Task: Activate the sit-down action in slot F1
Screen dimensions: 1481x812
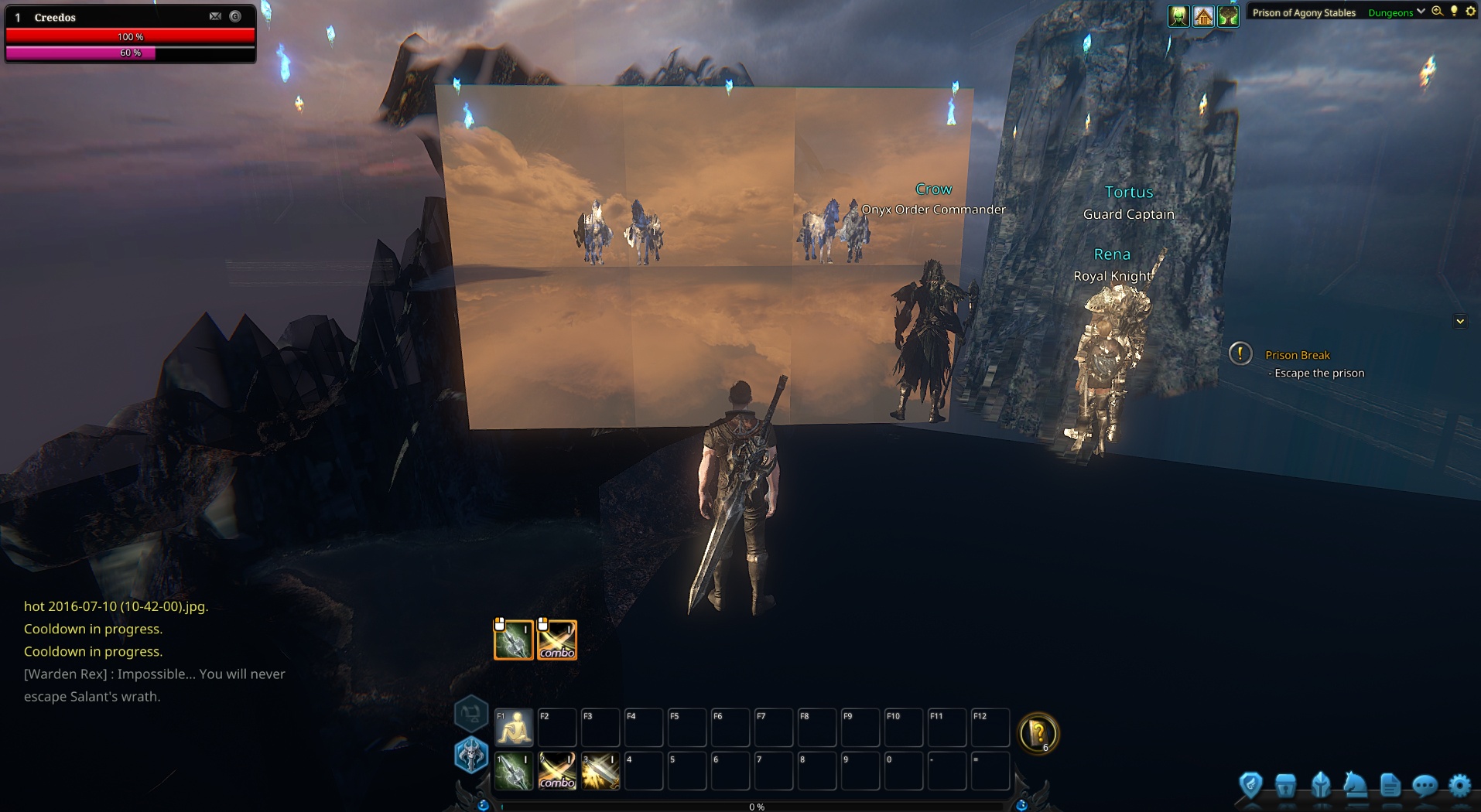Action: [514, 728]
